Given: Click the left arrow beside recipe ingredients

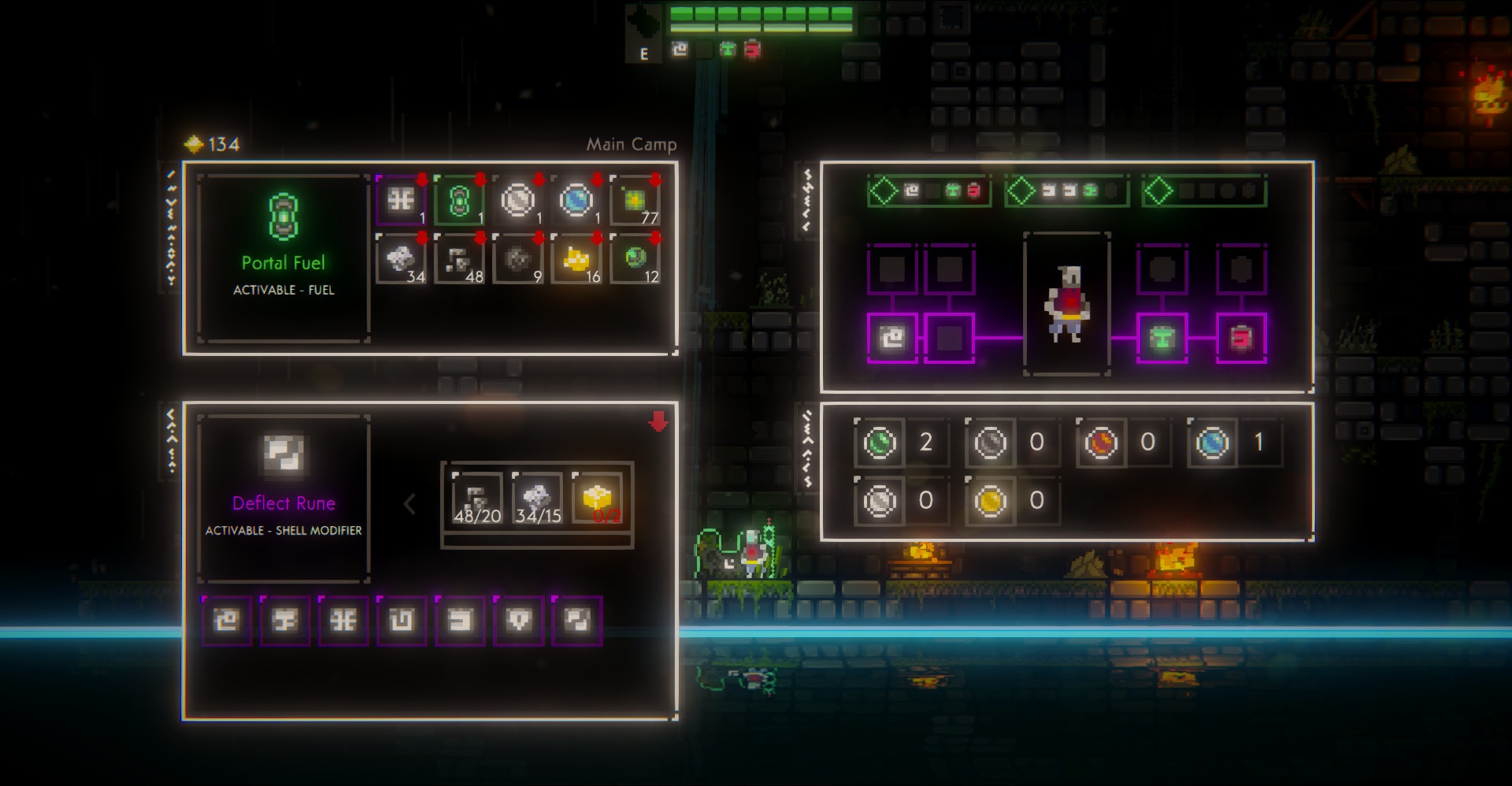Looking at the screenshot, I should pos(409,504).
